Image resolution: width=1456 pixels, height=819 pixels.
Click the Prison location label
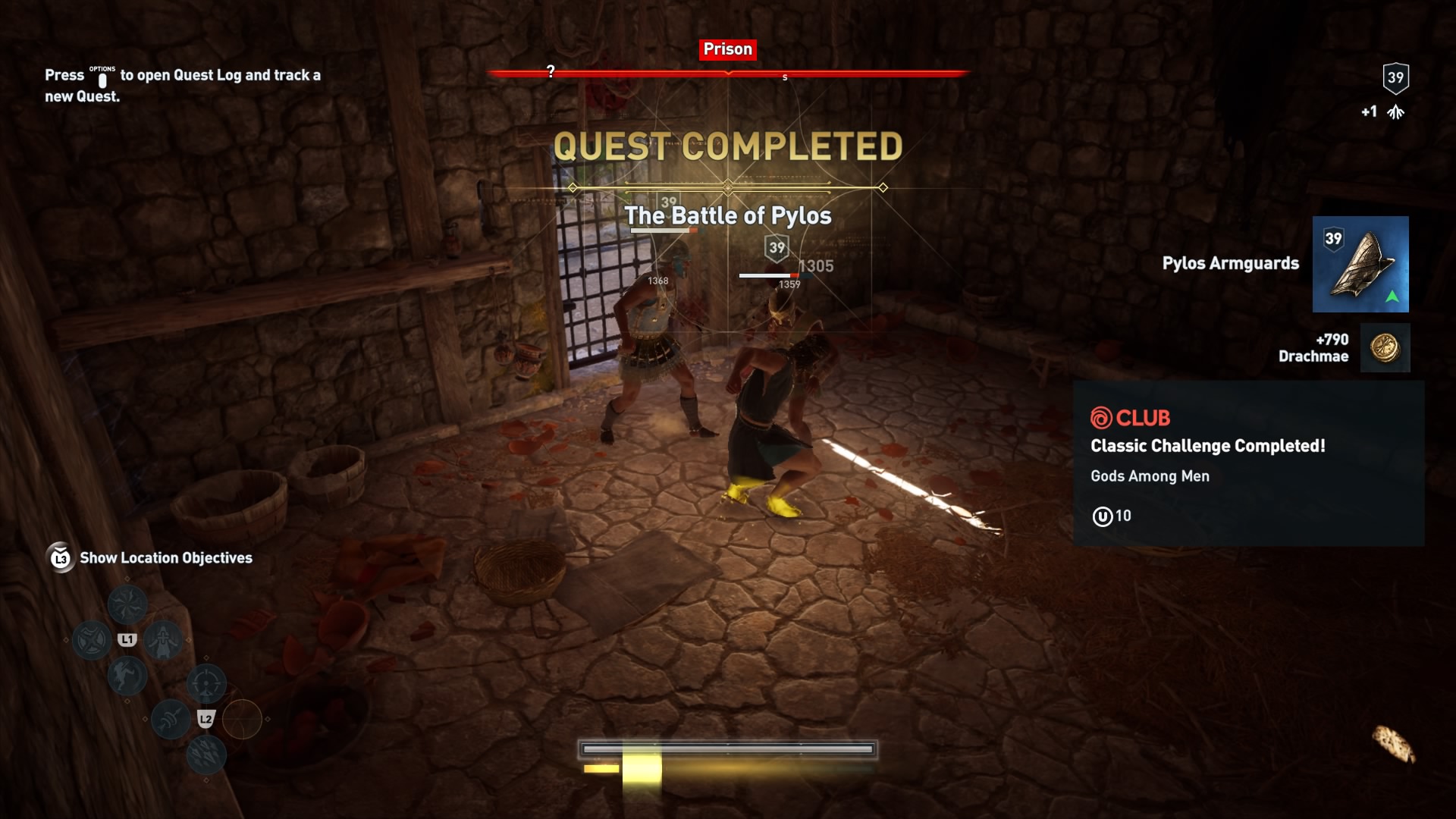[727, 49]
